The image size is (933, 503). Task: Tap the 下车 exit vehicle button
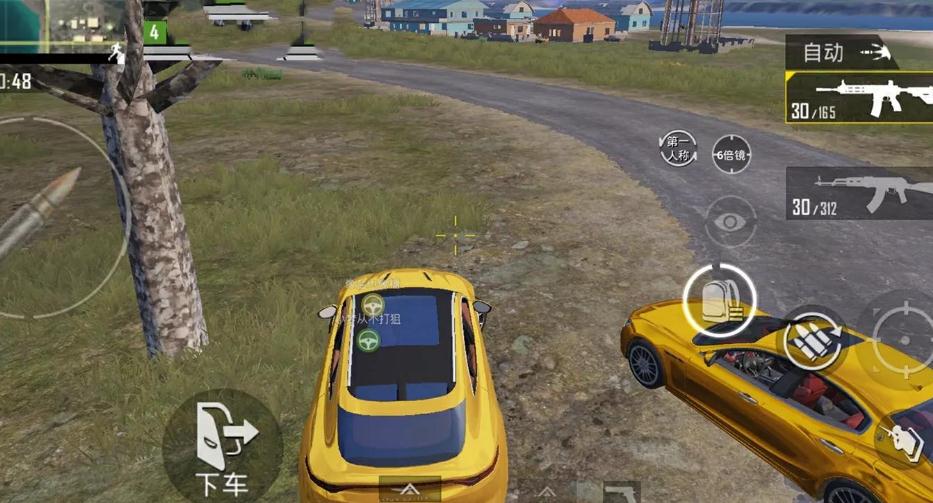[221, 446]
